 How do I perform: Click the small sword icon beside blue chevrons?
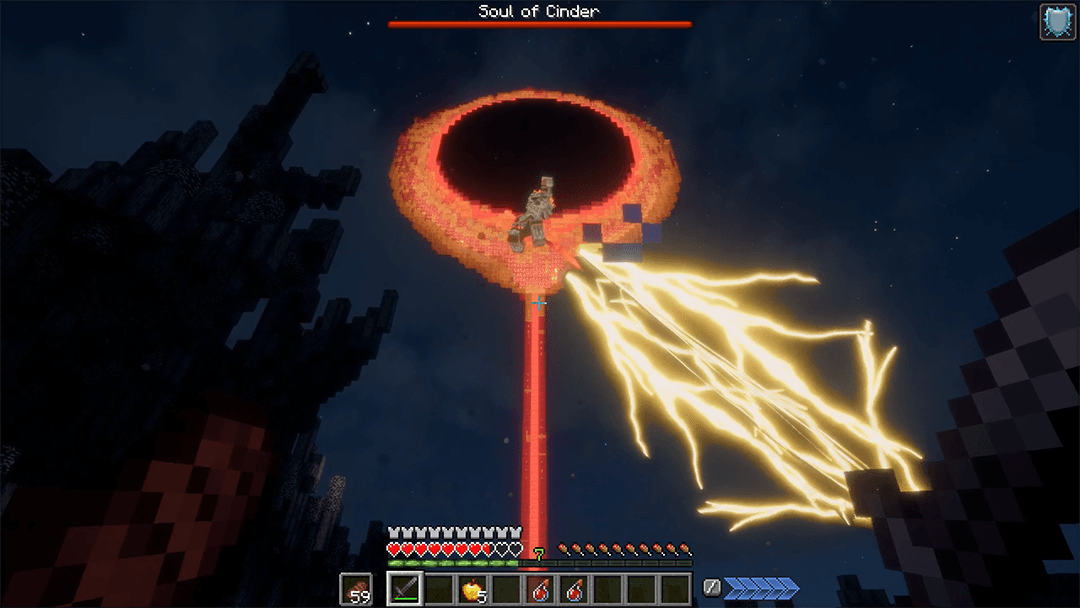712,588
